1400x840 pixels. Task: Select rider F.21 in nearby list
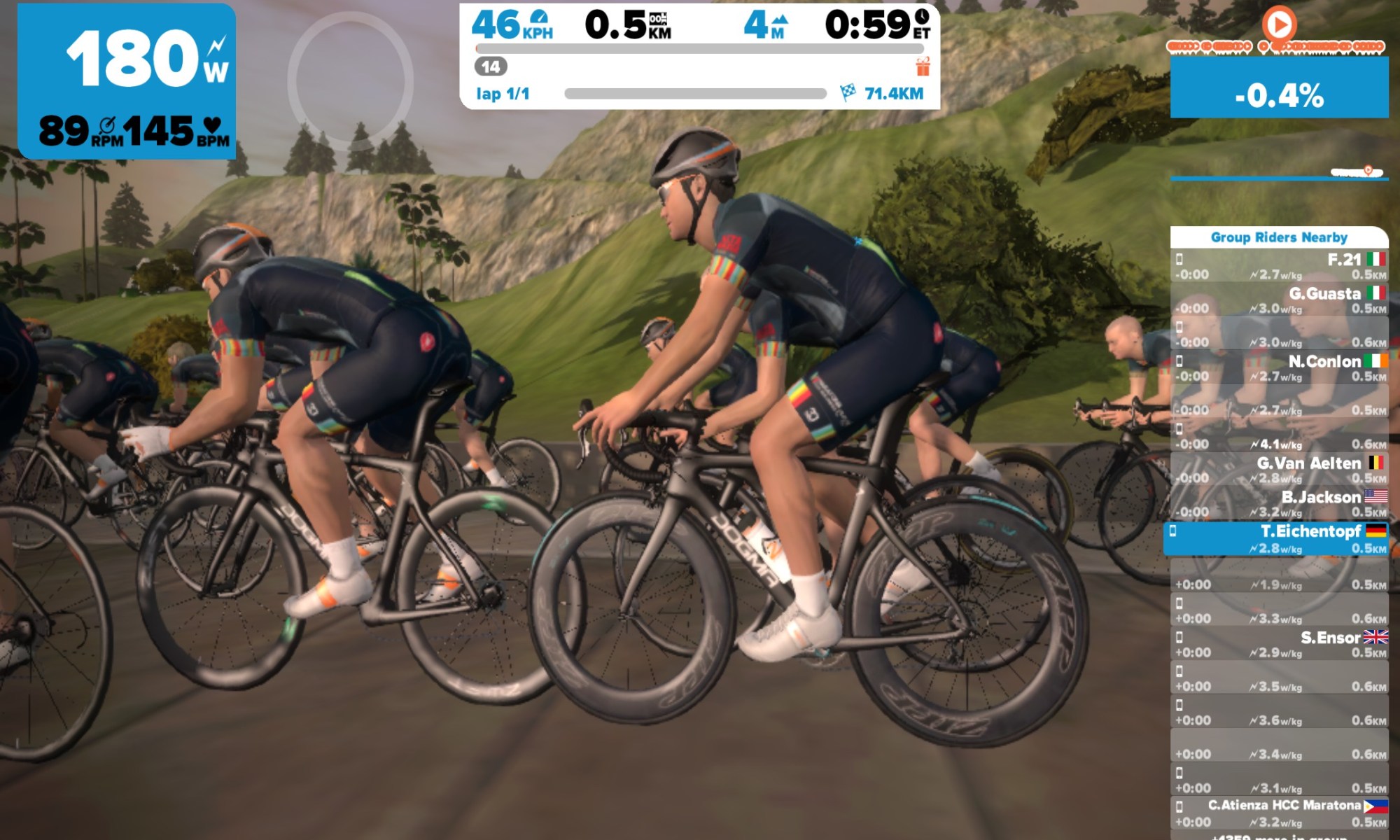(x=1279, y=266)
